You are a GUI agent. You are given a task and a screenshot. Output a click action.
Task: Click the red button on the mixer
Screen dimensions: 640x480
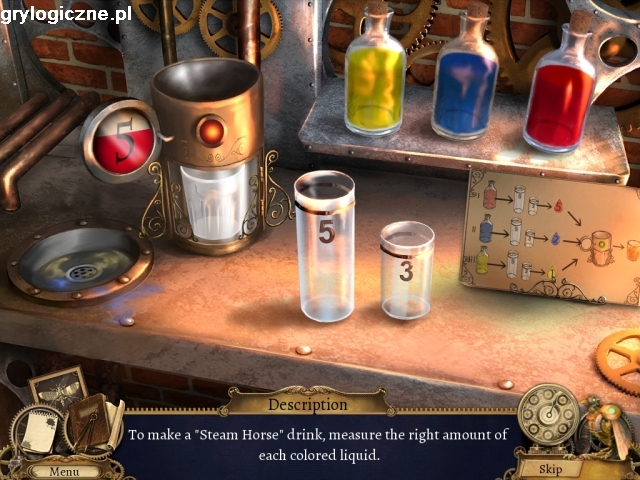[x=210, y=129]
